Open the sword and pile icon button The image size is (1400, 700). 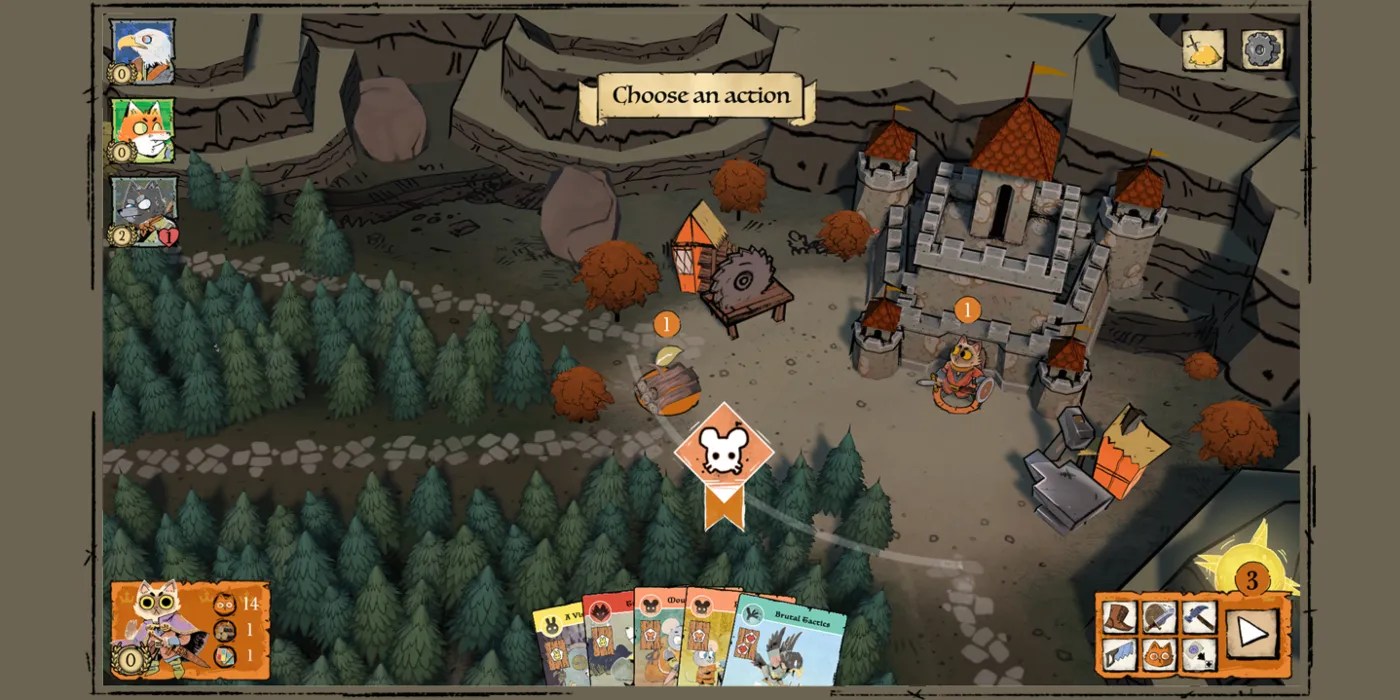click(1203, 50)
